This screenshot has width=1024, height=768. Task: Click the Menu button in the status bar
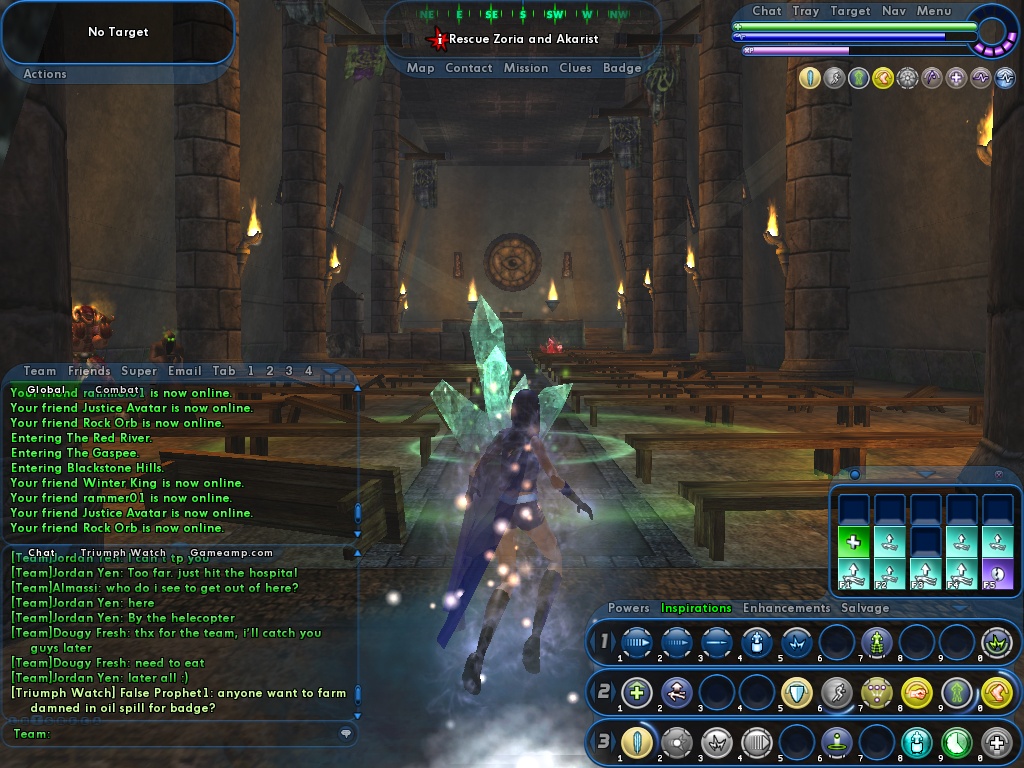point(934,11)
